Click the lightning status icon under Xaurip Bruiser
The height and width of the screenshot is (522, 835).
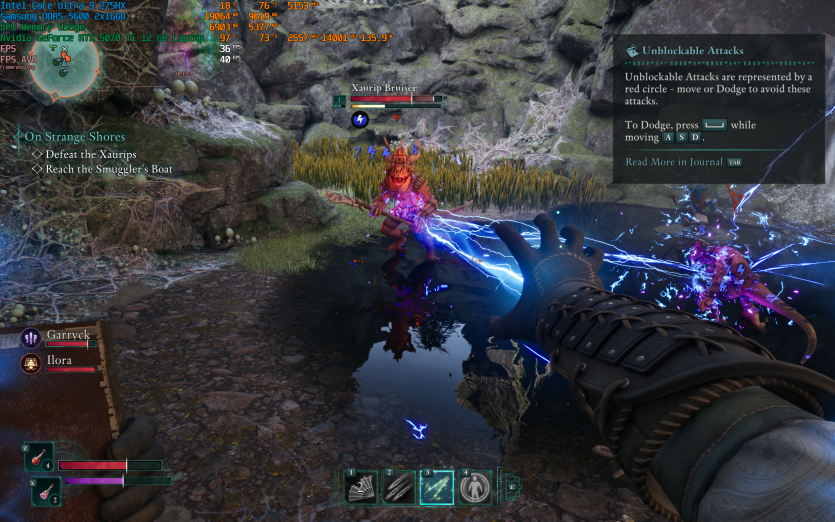(x=360, y=120)
